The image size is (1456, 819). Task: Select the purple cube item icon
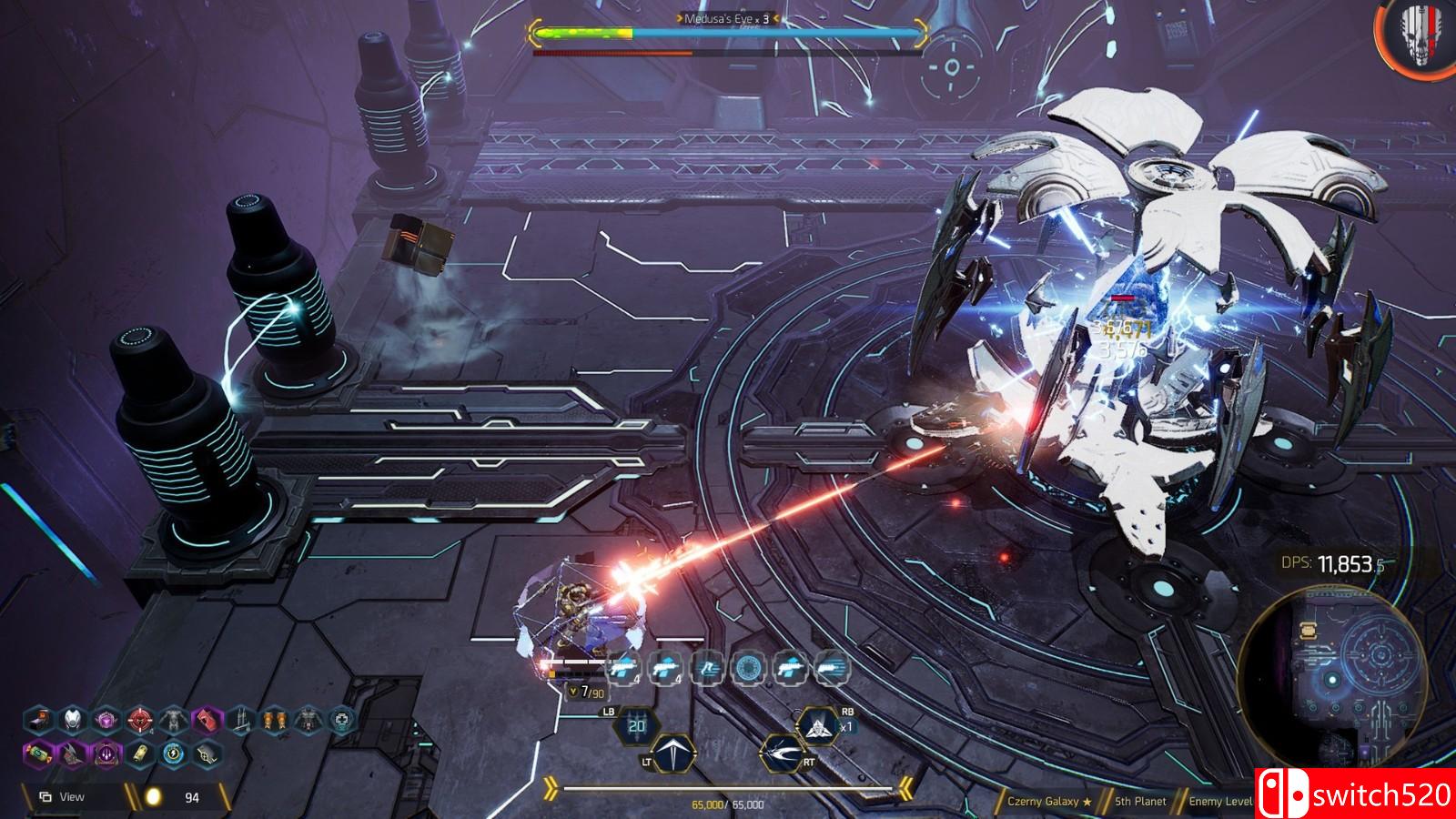click(x=106, y=721)
